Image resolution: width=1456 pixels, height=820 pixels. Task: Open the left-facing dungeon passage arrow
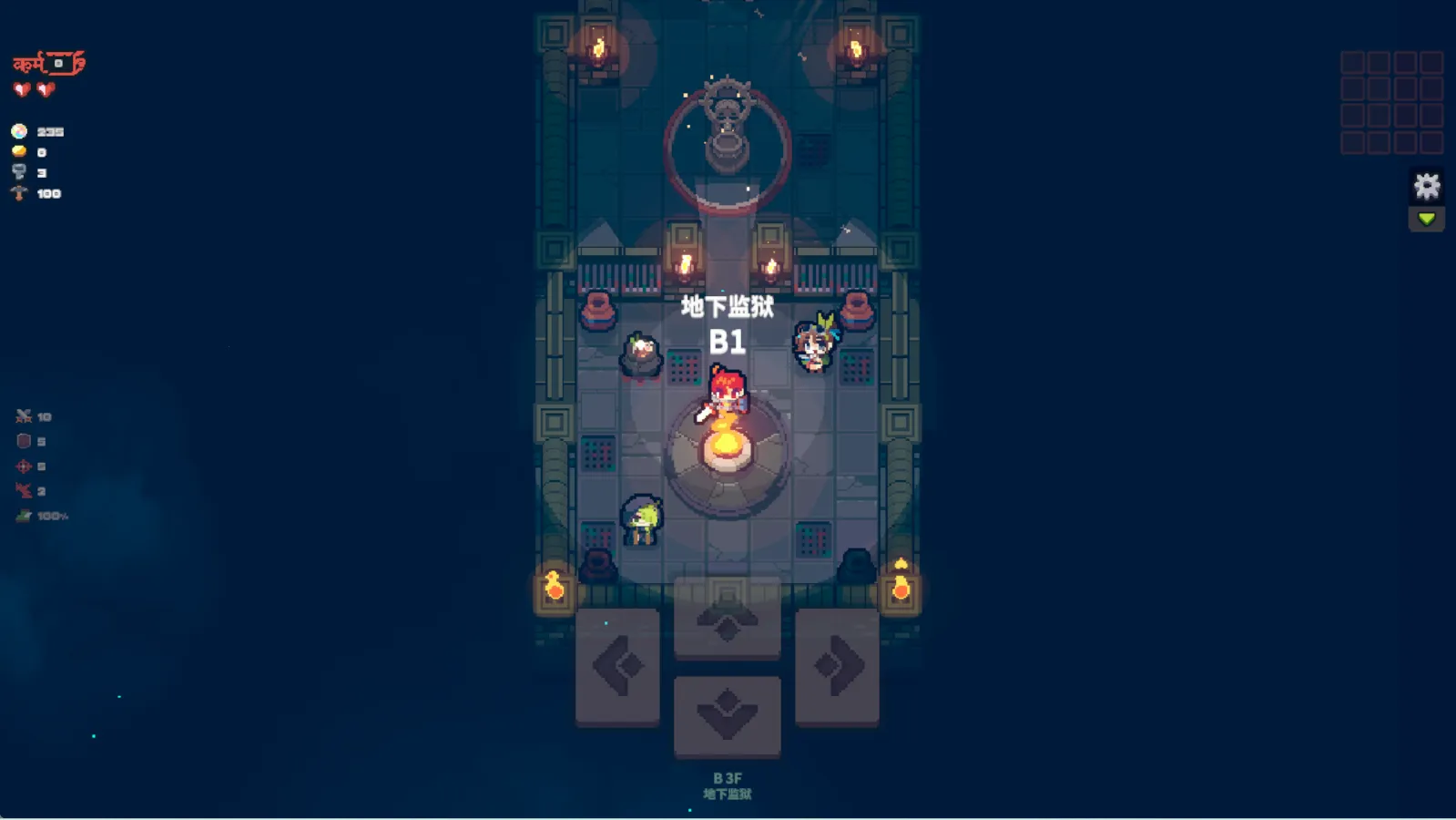[617, 665]
